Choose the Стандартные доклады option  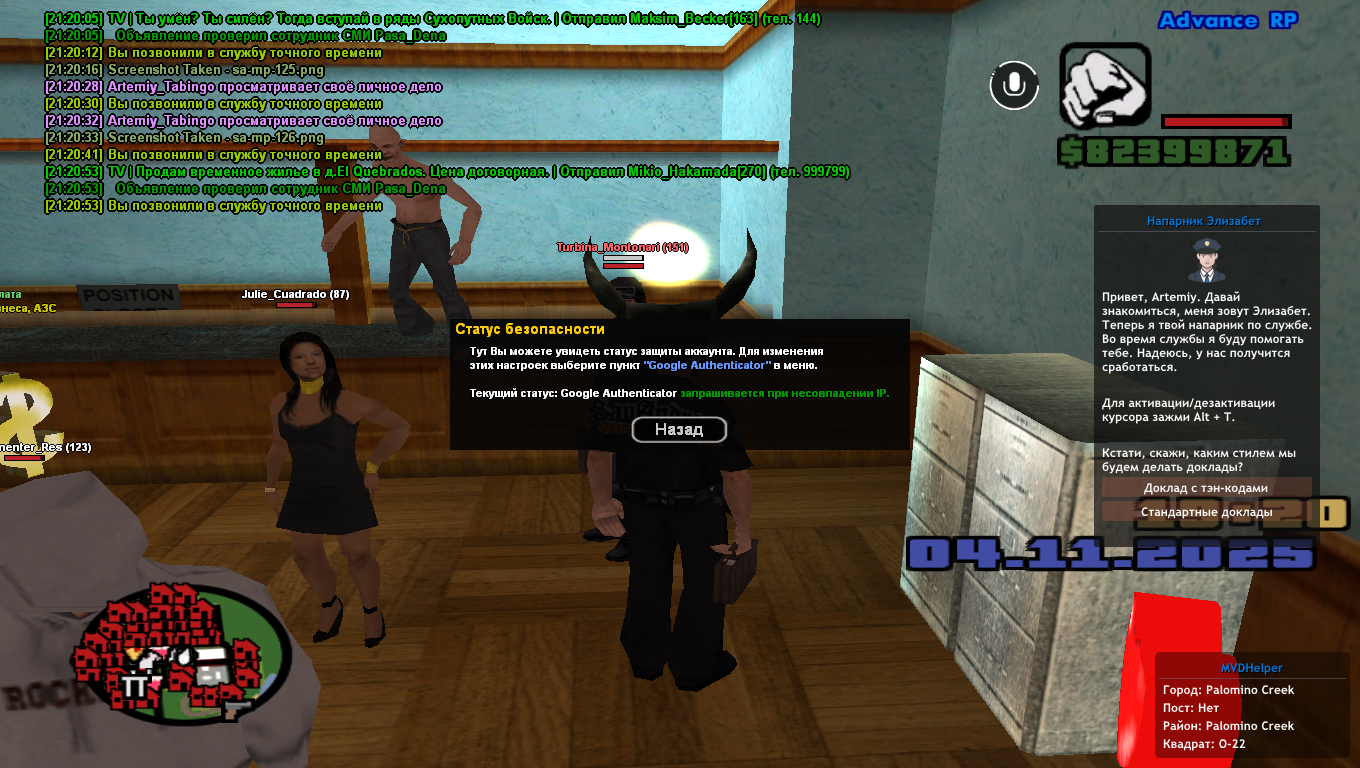point(1206,511)
